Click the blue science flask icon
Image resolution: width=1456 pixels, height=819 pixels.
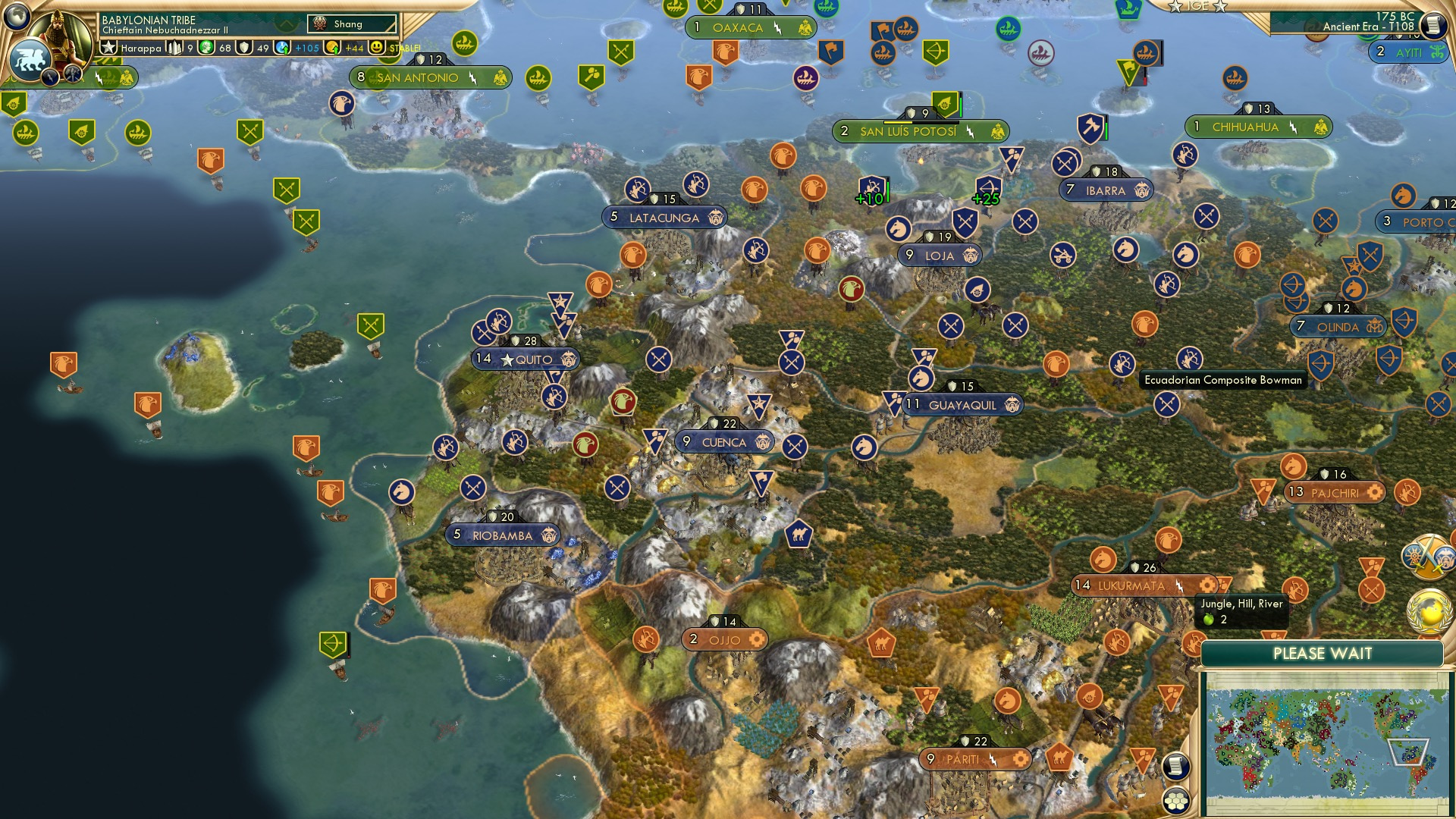tap(283, 48)
